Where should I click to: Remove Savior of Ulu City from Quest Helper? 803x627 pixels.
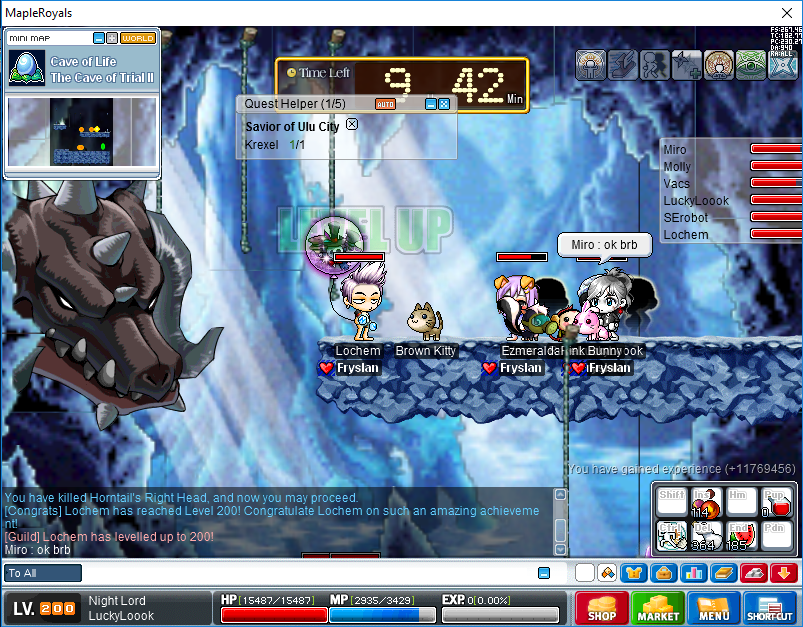tap(351, 125)
